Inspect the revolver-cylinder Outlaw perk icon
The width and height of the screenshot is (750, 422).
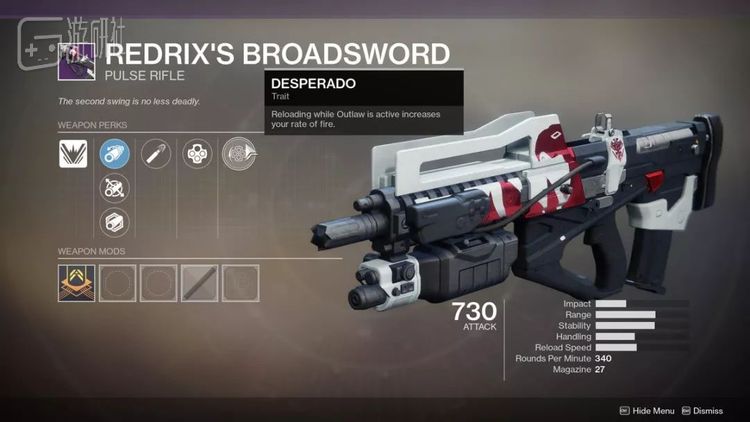tap(196, 153)
